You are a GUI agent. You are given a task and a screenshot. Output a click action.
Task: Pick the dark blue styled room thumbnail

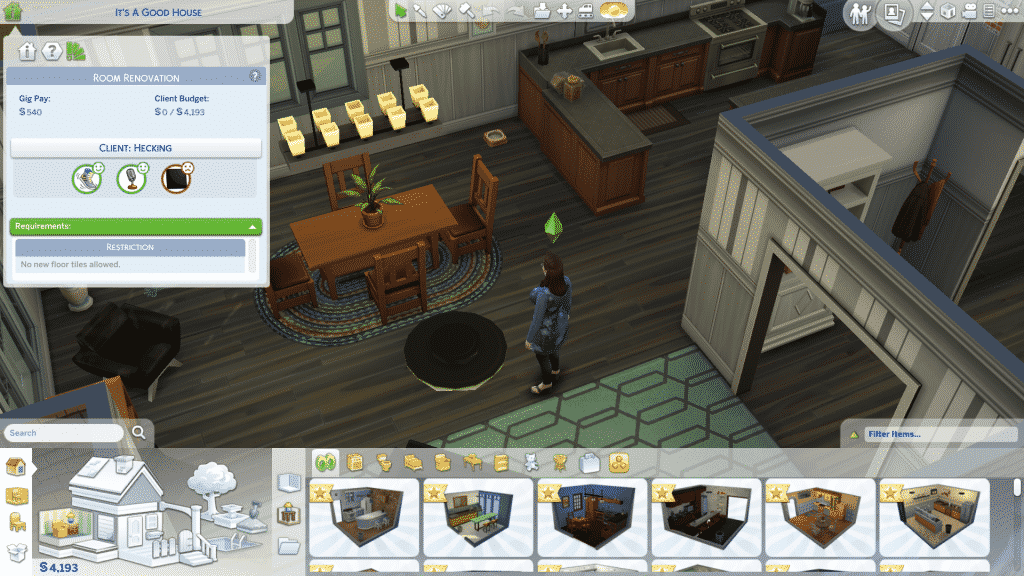point(590,517)
